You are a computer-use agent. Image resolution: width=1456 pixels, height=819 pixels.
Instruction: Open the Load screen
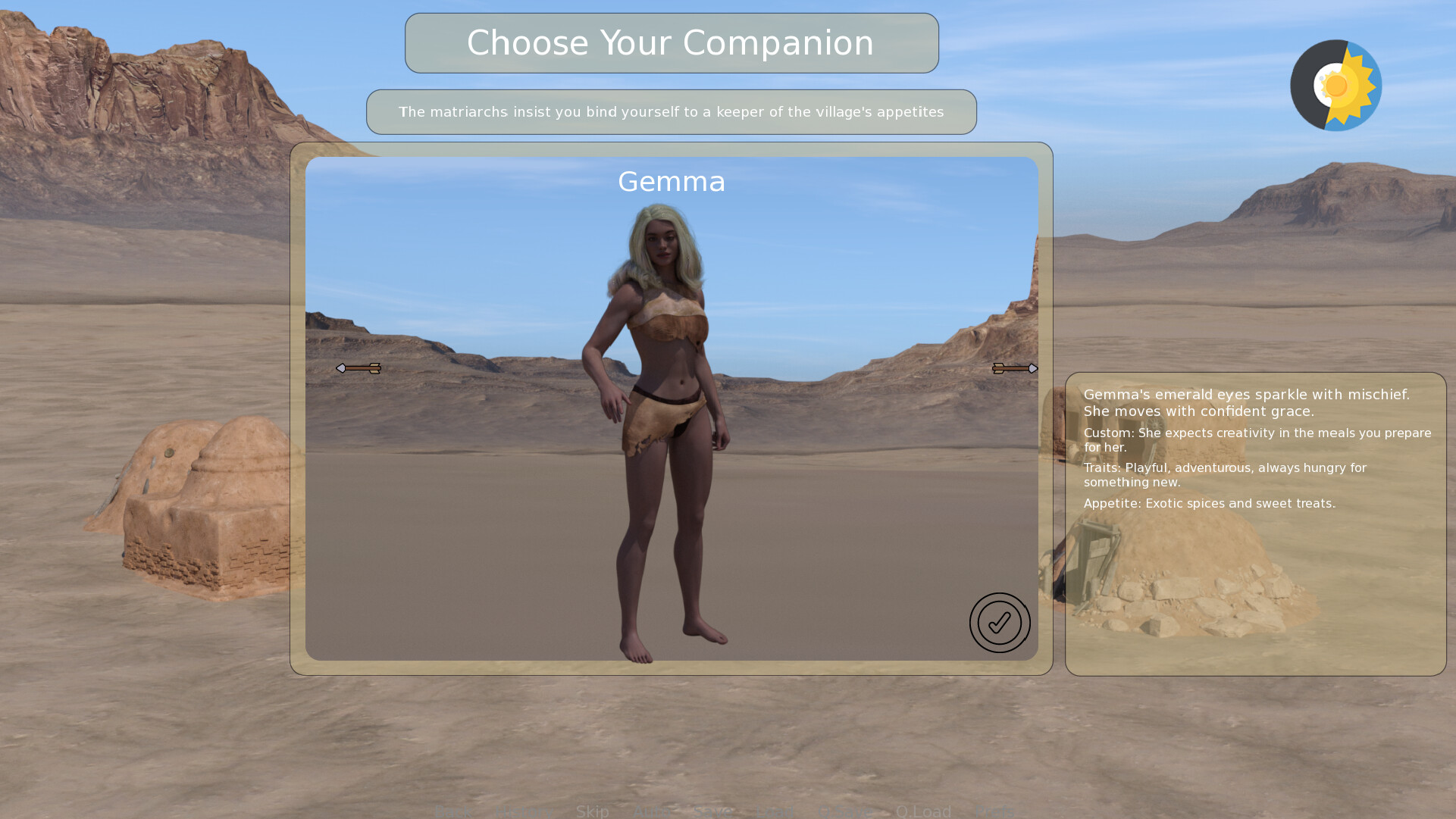pos(775,811)
